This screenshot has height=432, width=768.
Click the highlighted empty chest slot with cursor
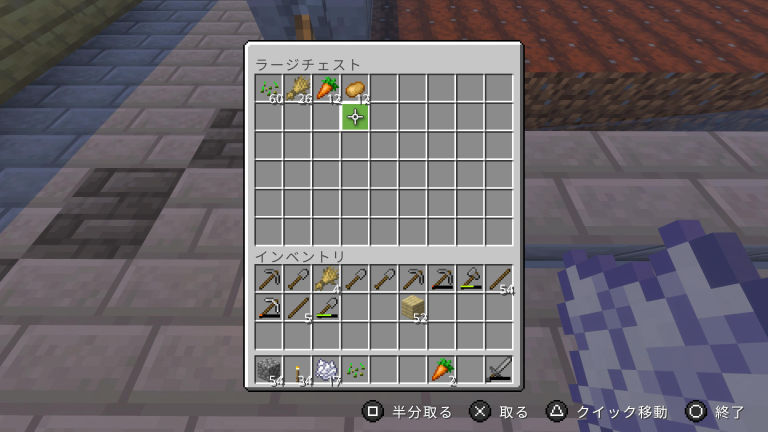click(355, 118)
